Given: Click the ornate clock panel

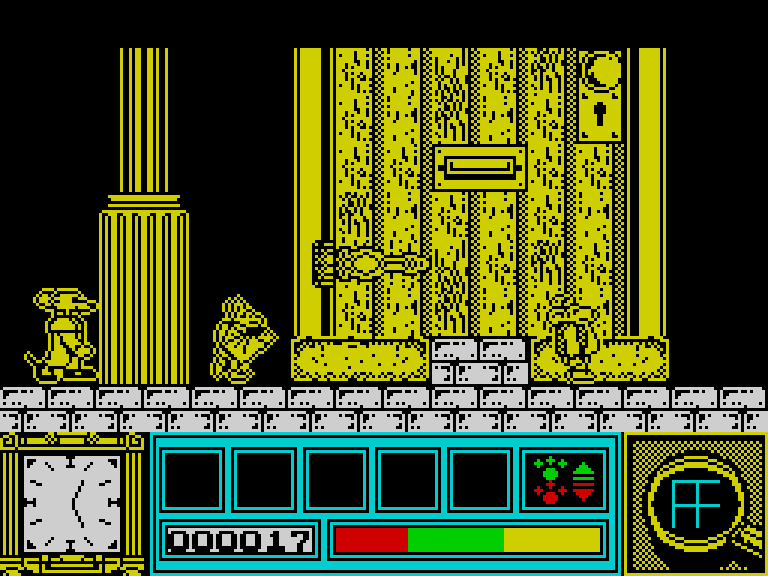Looking at the screenshot, I should click(x=72, y=503).
